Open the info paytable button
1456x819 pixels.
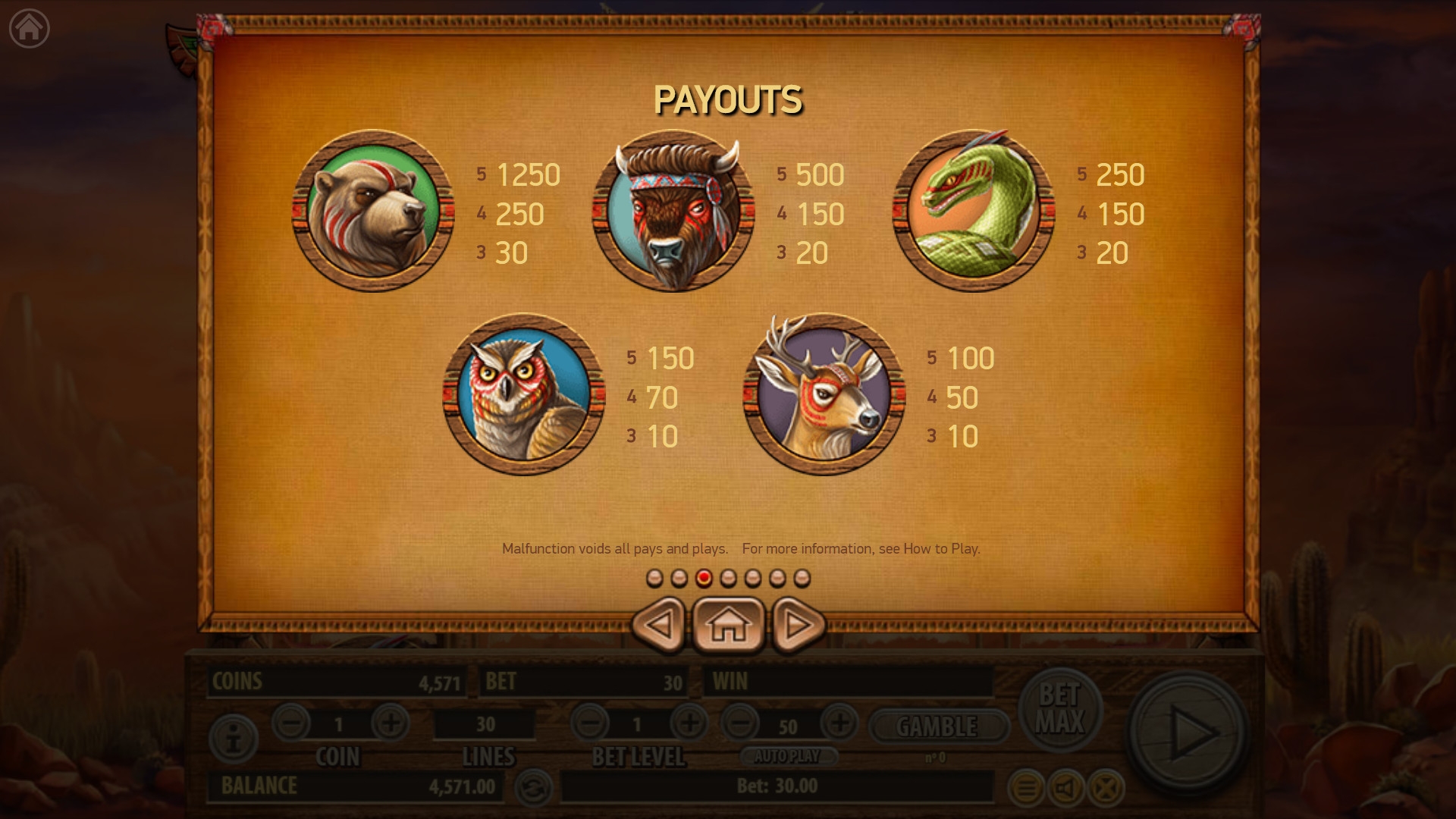click(234, 739)
